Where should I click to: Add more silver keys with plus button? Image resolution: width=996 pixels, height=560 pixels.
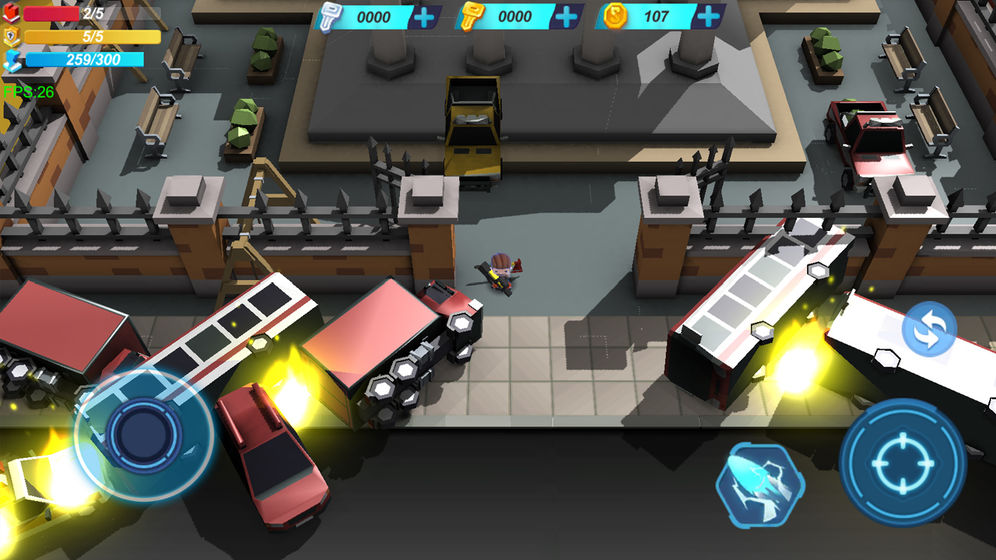424,17
